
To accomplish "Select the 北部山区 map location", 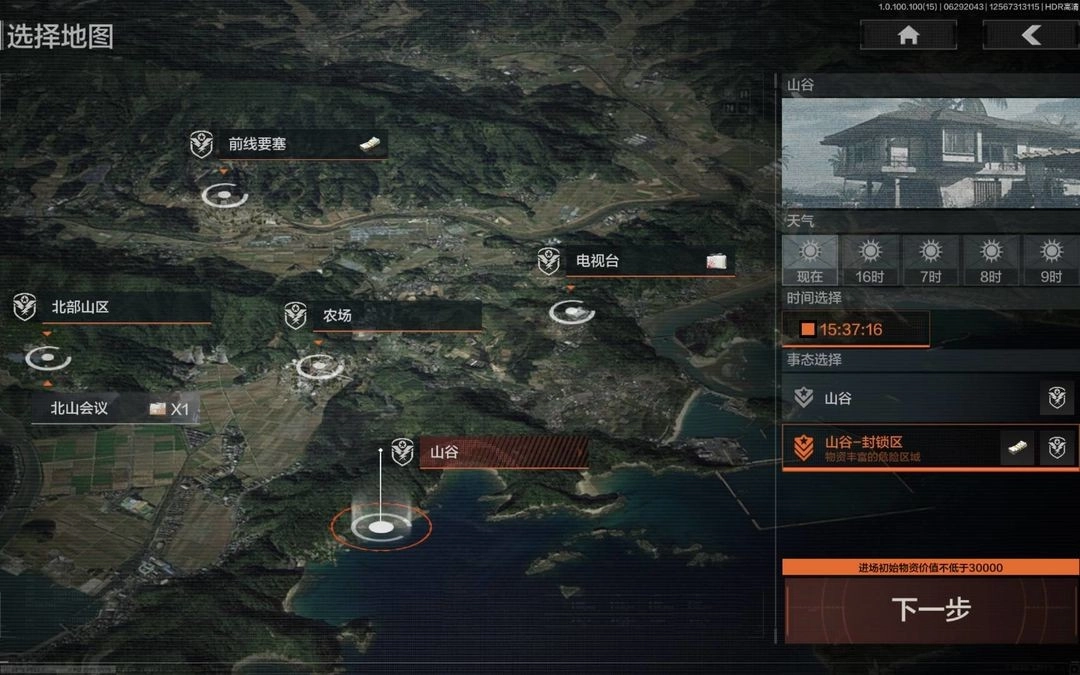I will coord(112,308).
